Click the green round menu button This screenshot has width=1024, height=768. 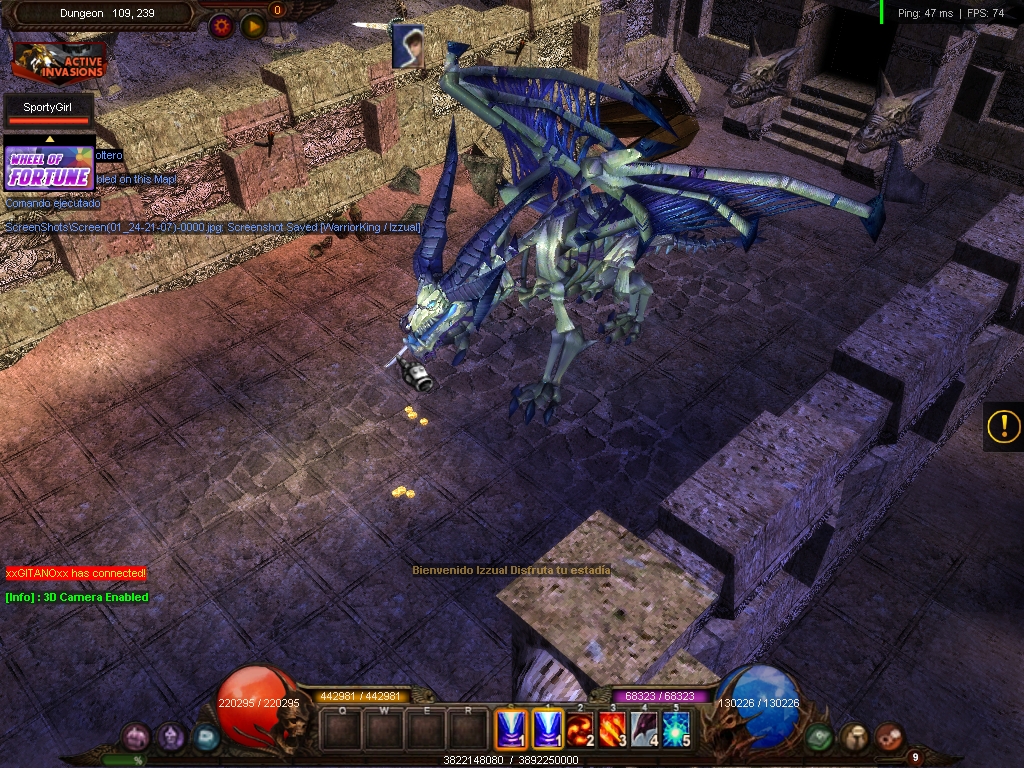820,738
